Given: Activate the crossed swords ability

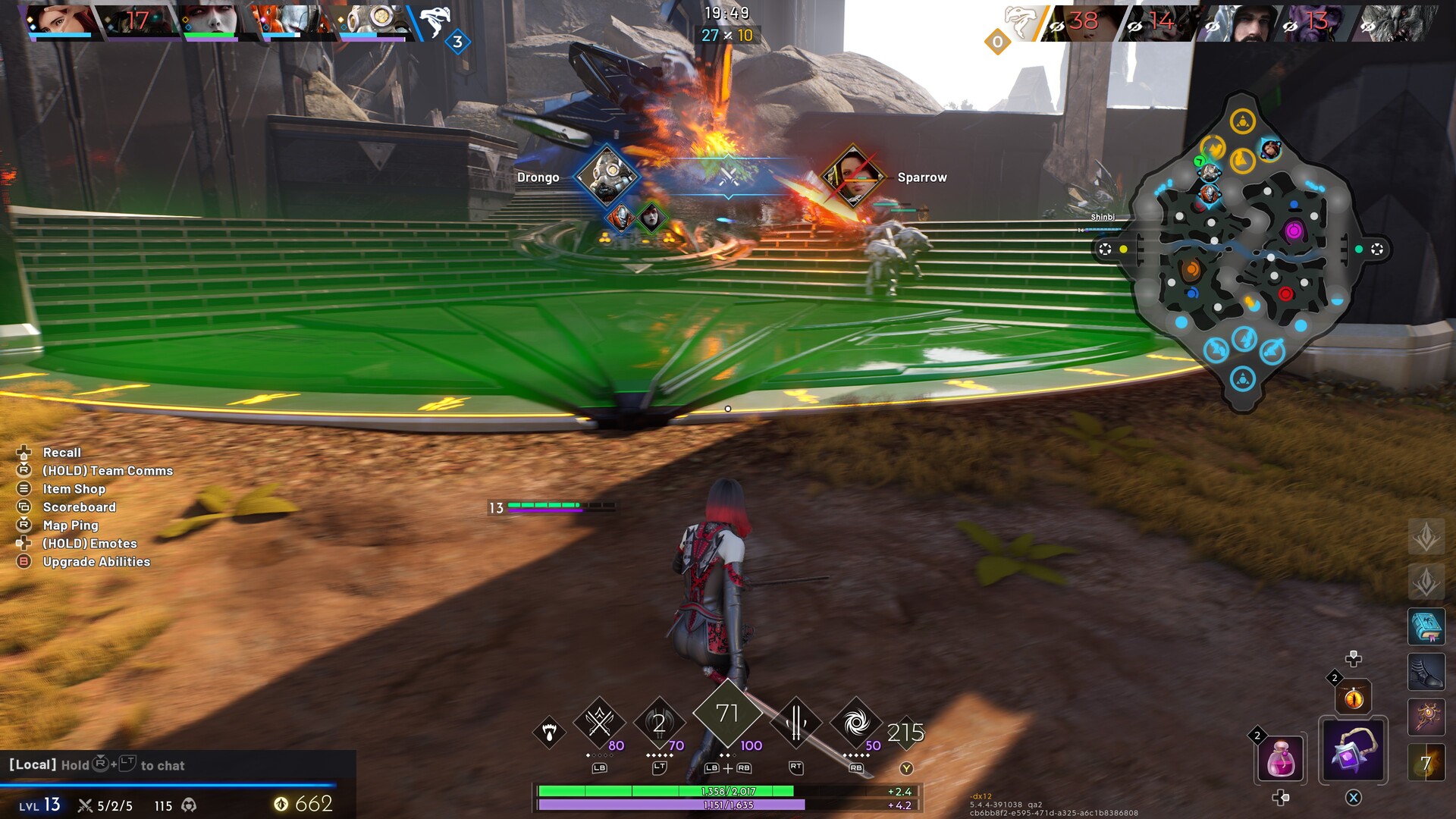Looking at the screenshot, I should pos(599,723).
